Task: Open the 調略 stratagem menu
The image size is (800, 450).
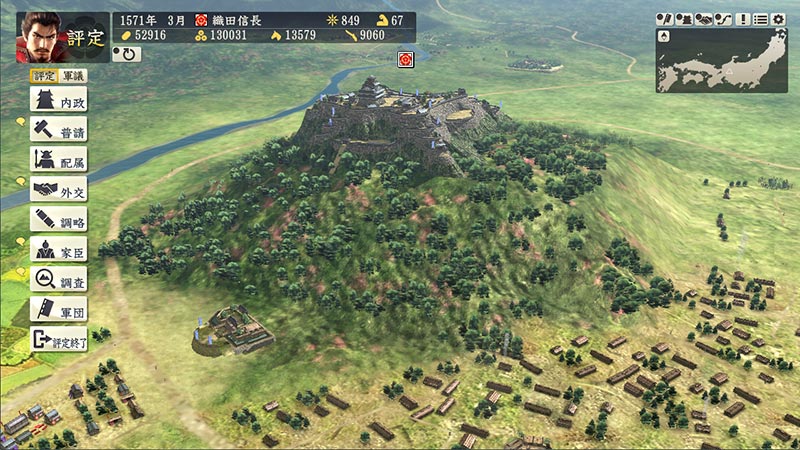Action: (58, 218)
